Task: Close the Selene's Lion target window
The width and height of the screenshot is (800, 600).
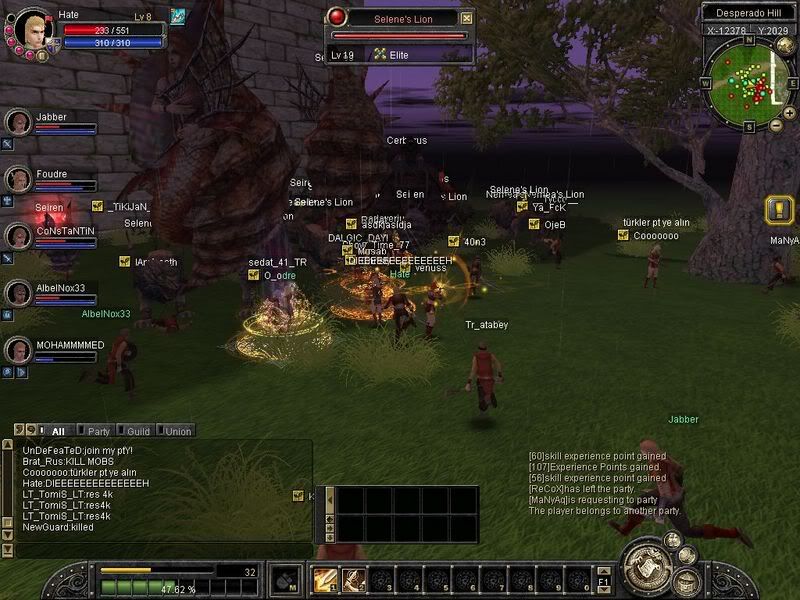Action: [466, 18]
